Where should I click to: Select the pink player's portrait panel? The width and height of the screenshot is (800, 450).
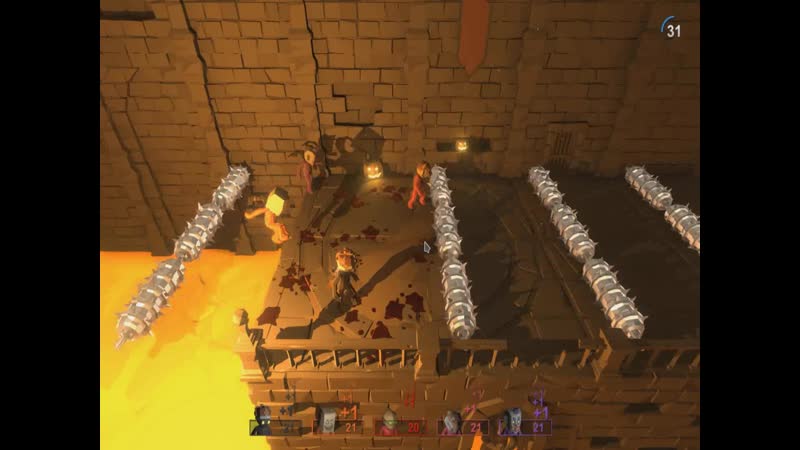[x=461, y=422]
